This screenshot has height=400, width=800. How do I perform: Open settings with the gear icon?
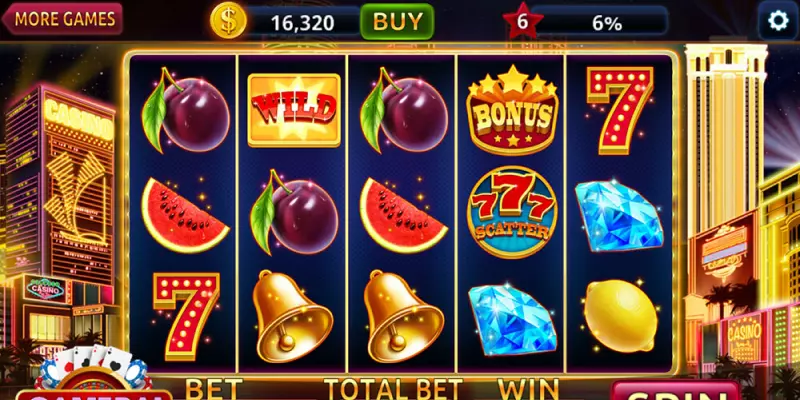777,20
